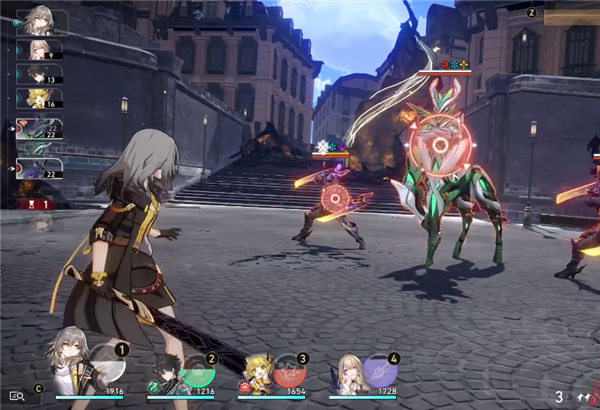Click the Trailblazer's portrait heading the turn order
This screenshot has height=410, width=600.
[x=43, y=21]
